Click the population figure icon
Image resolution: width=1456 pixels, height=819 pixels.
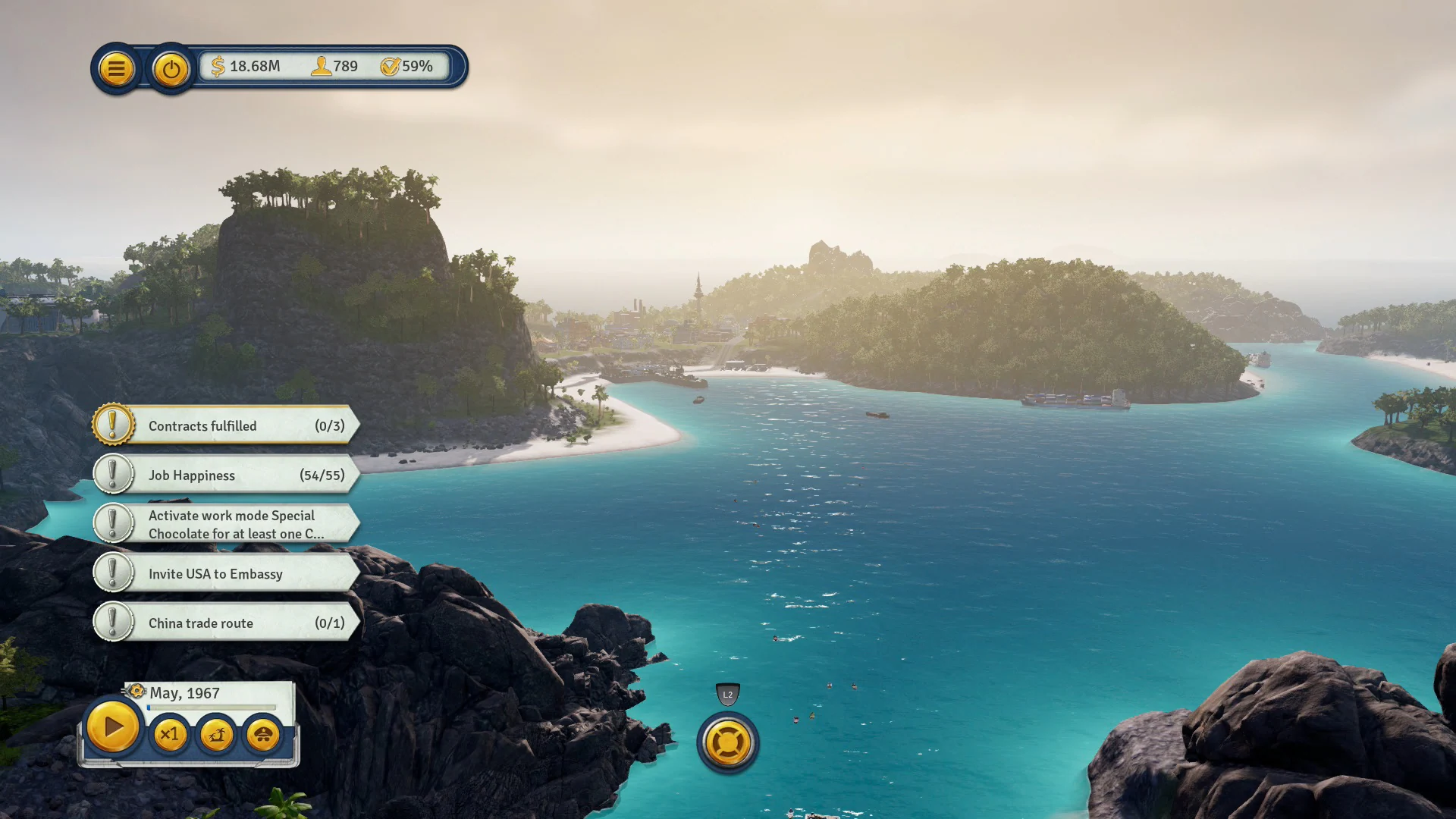click(x=322, y=66)
